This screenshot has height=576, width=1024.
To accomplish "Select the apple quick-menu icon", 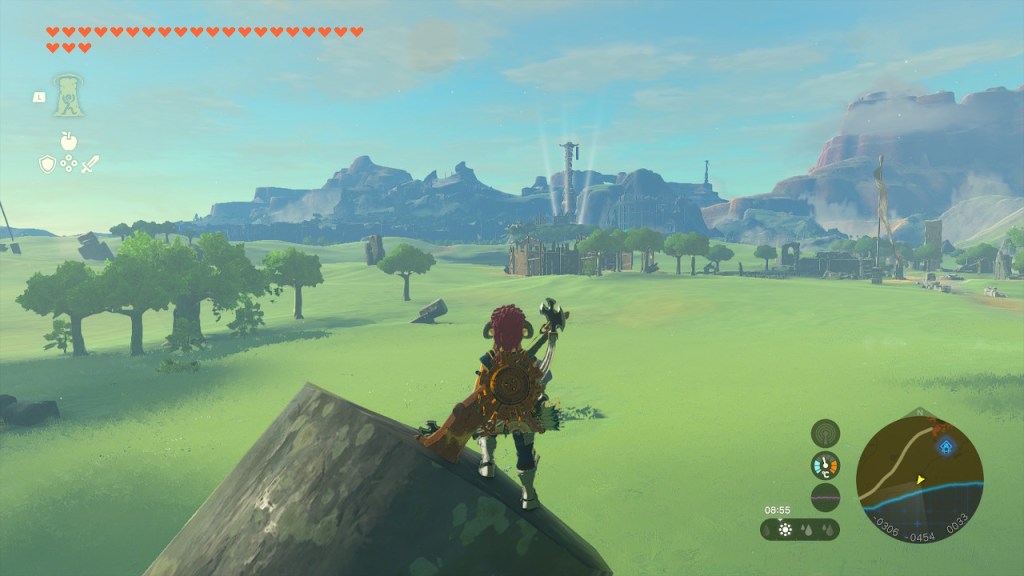I will (x=69, y=141).
